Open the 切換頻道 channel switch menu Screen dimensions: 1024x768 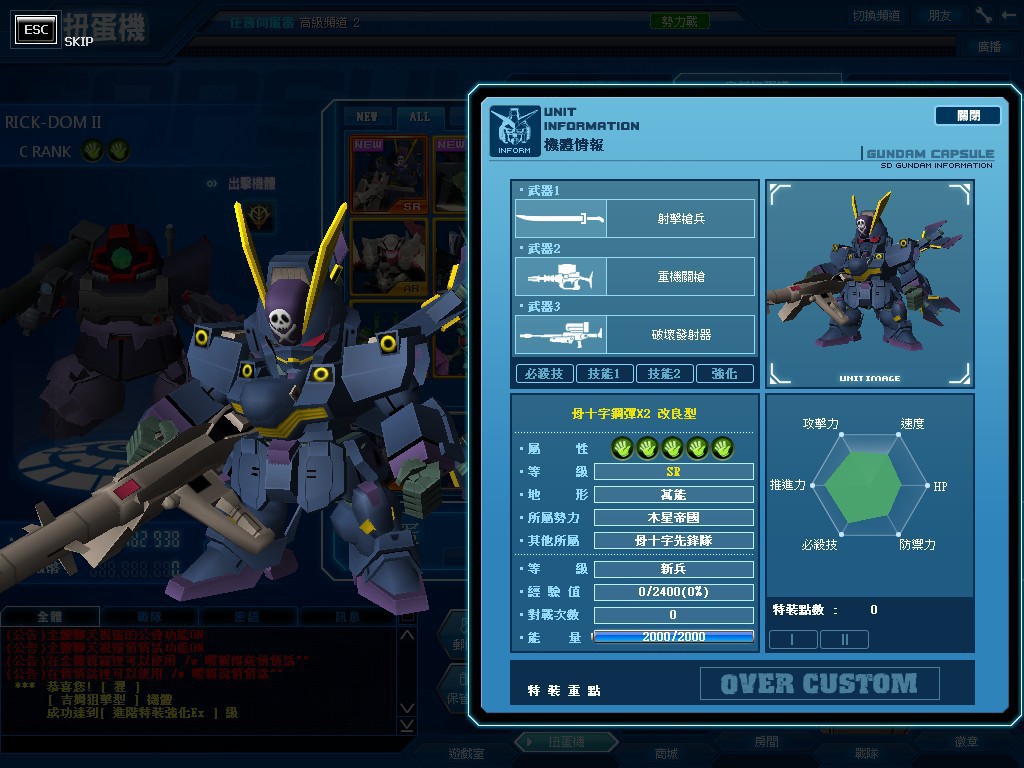tap(876, 15)
